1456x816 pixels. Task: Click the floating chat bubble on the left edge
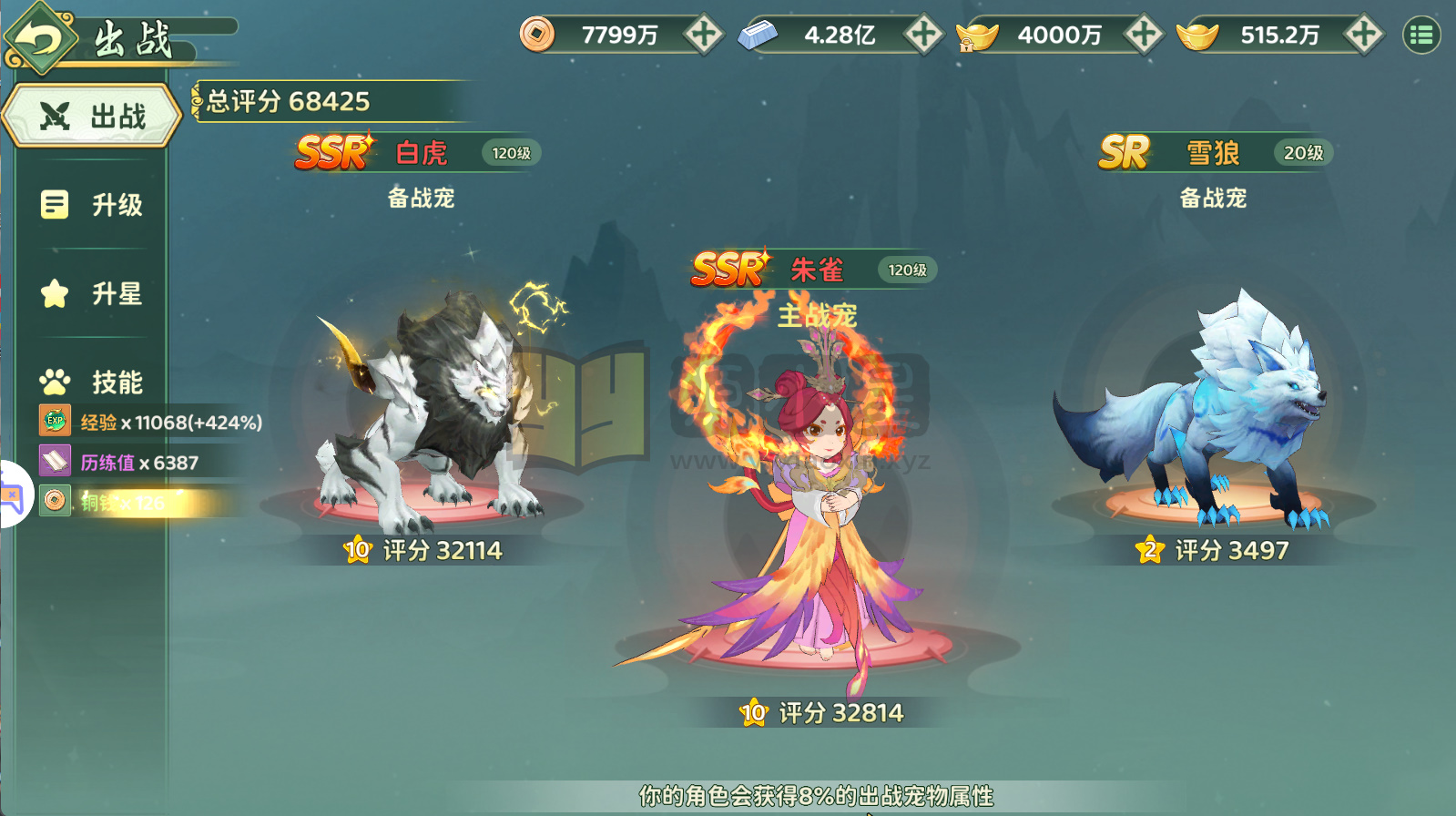[x=10, y=494]
